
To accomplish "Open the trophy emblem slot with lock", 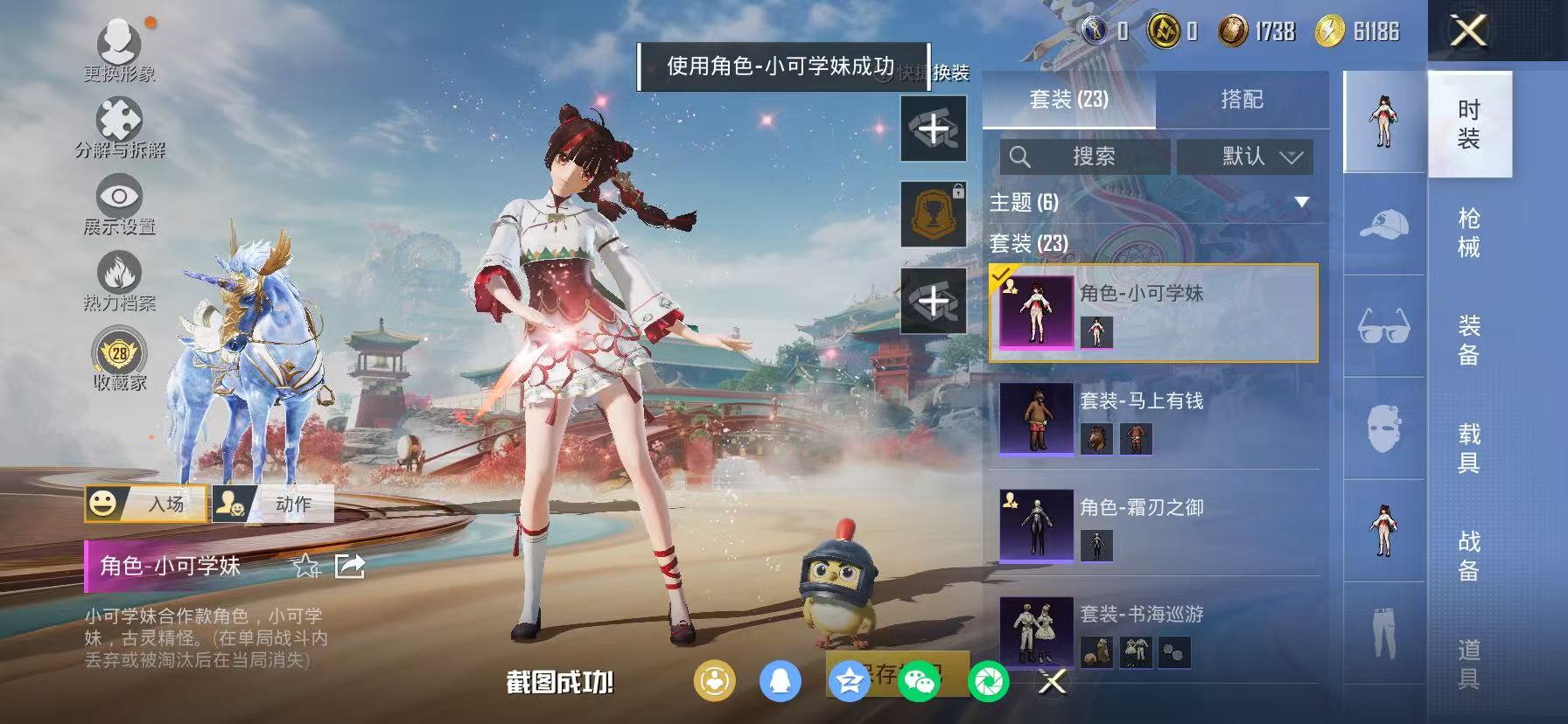I will tap(933, 212).
